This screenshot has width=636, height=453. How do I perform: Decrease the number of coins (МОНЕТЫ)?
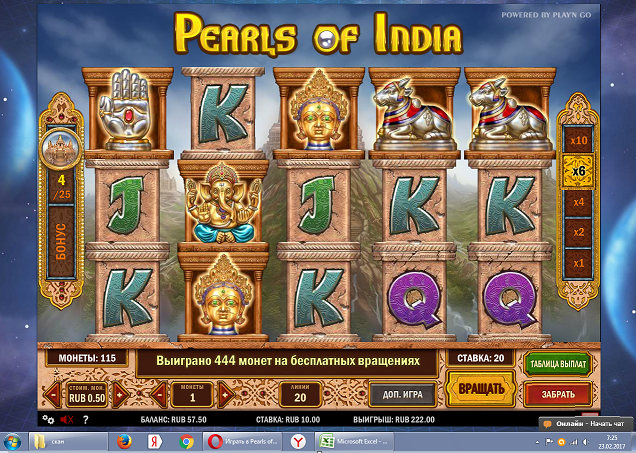[159, 394]
